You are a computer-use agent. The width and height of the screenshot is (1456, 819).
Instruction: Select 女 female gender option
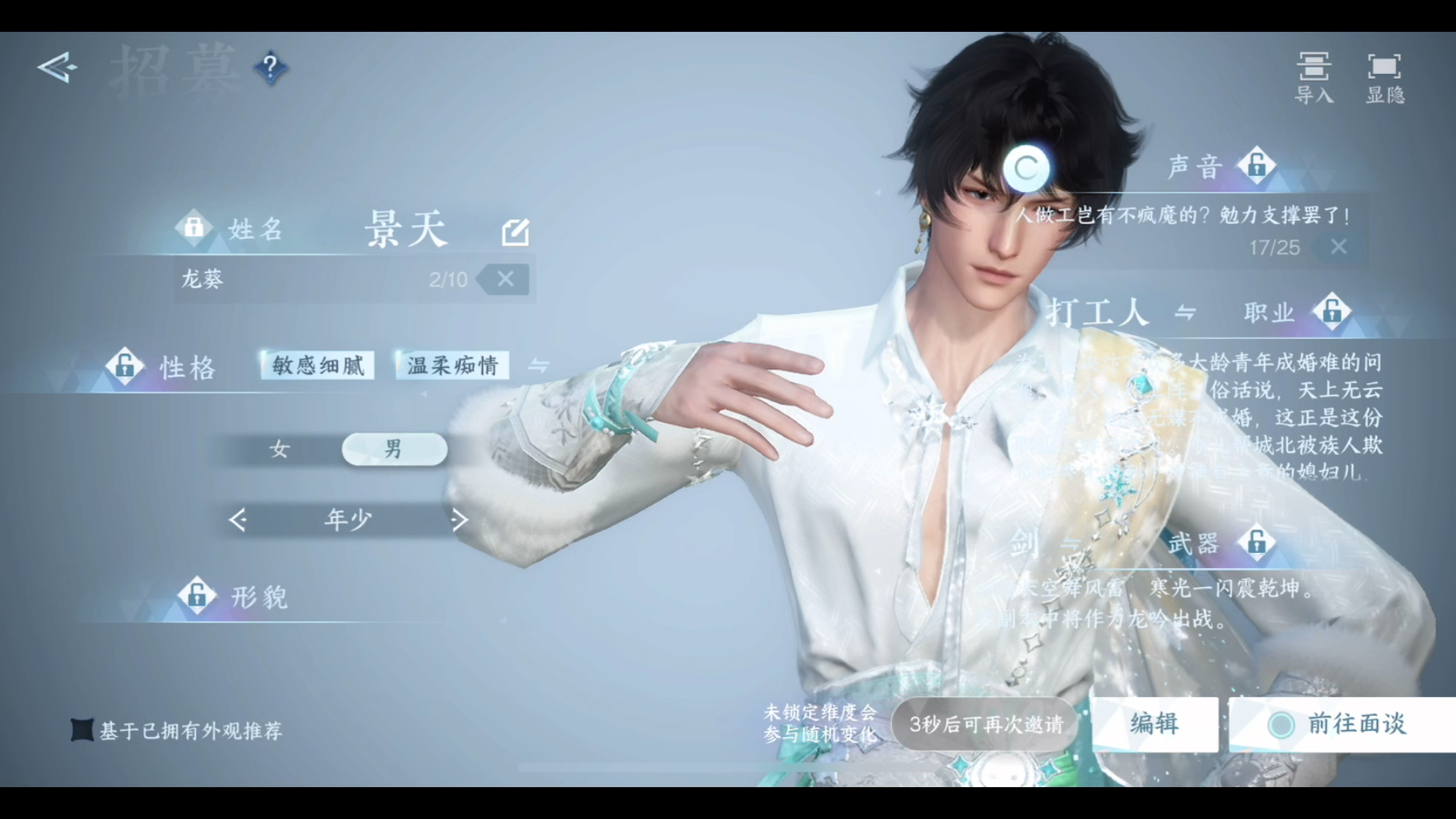point(280,450)
